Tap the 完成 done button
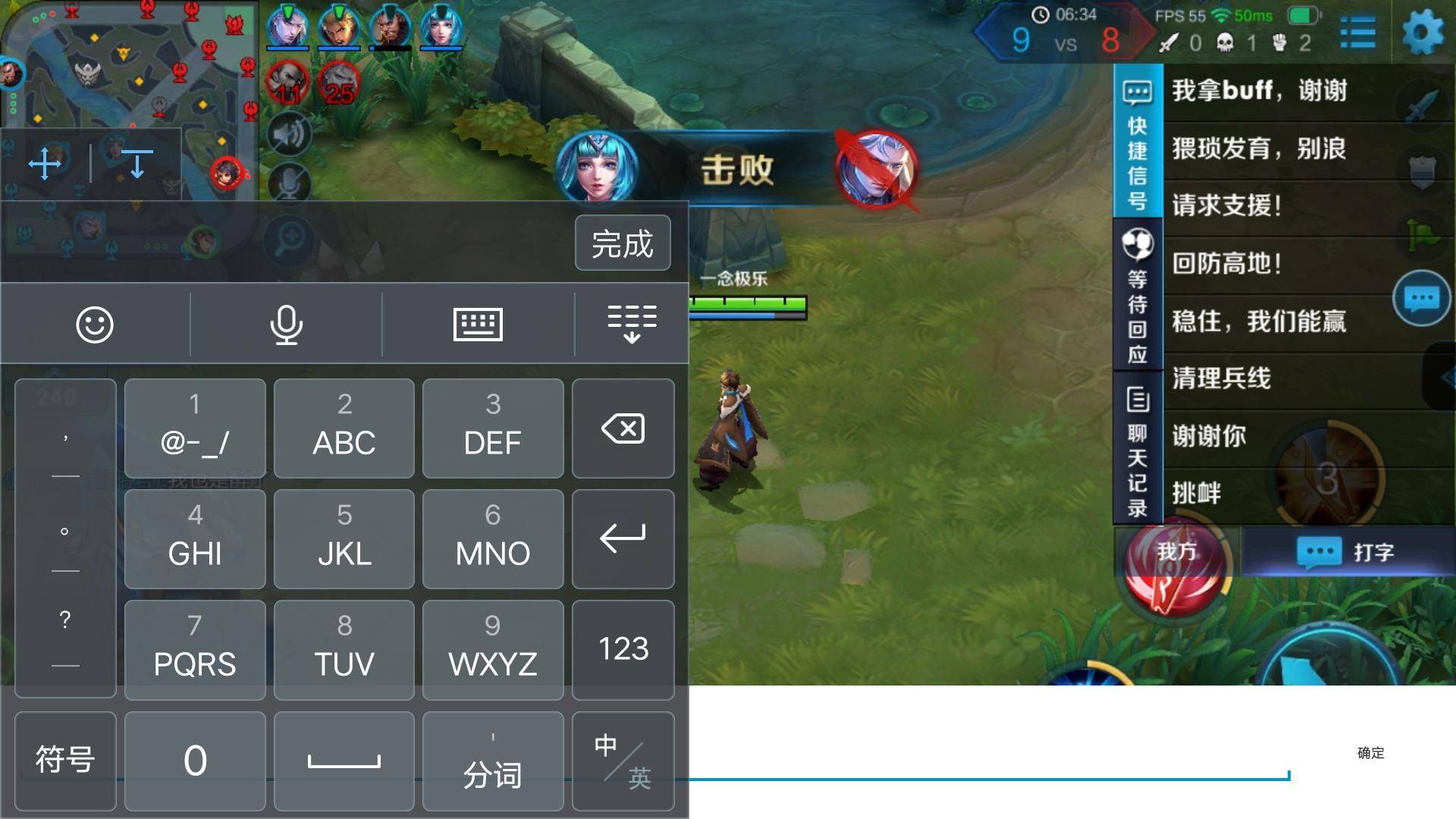 pos(622,243)
